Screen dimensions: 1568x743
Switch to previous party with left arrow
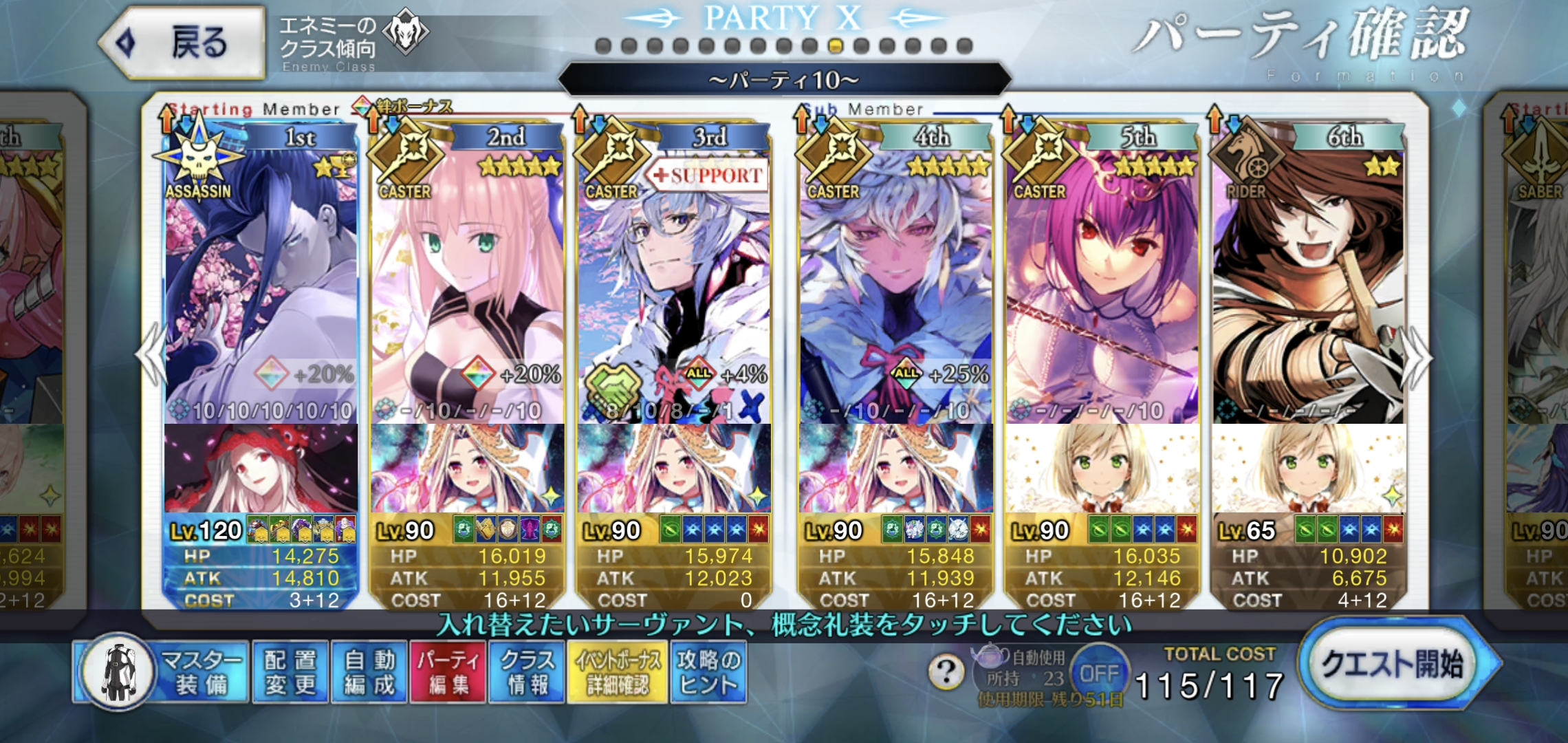tap(151, 356)
